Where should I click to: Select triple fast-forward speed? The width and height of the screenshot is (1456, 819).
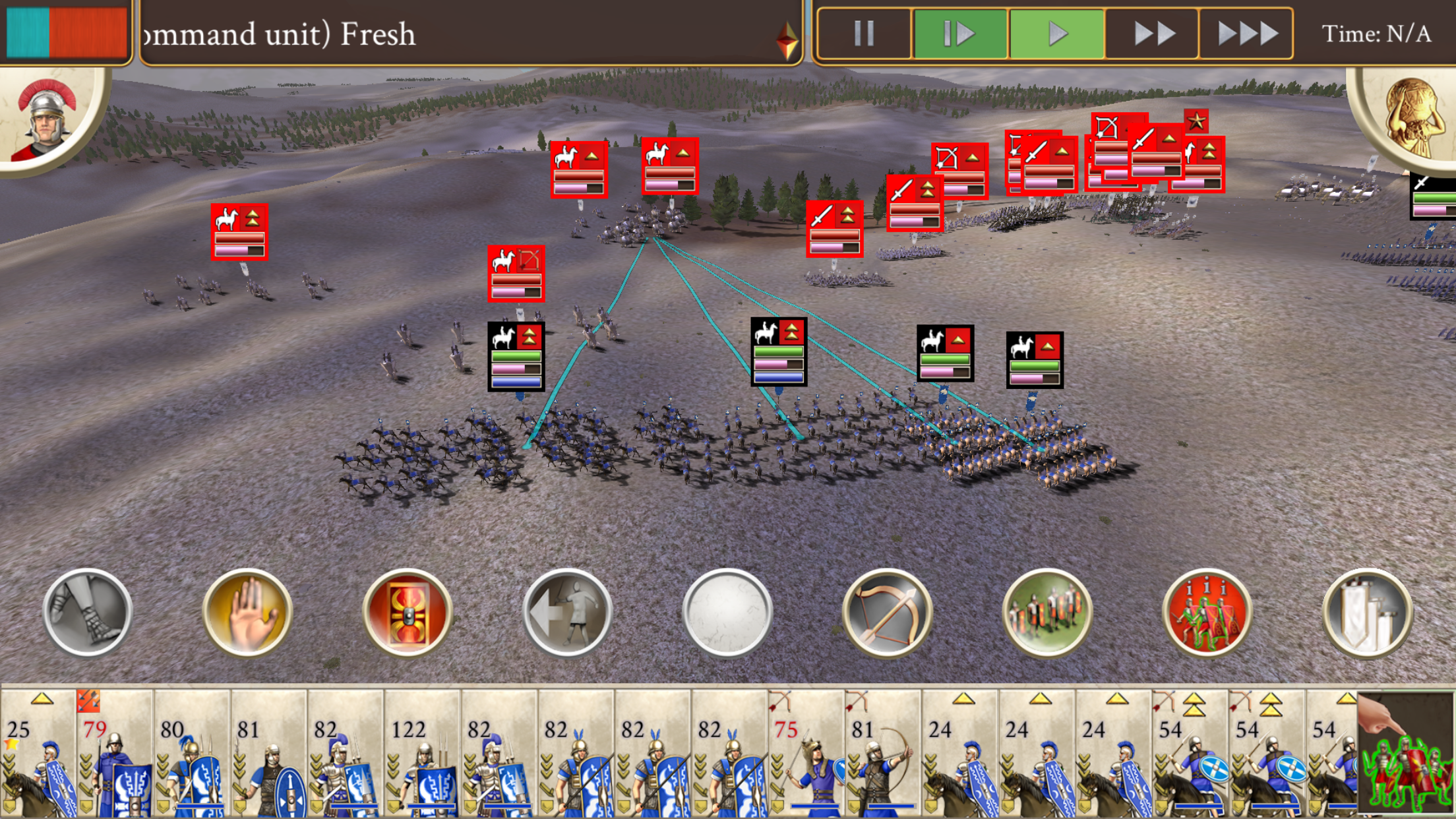click(x=1246, y=33)
